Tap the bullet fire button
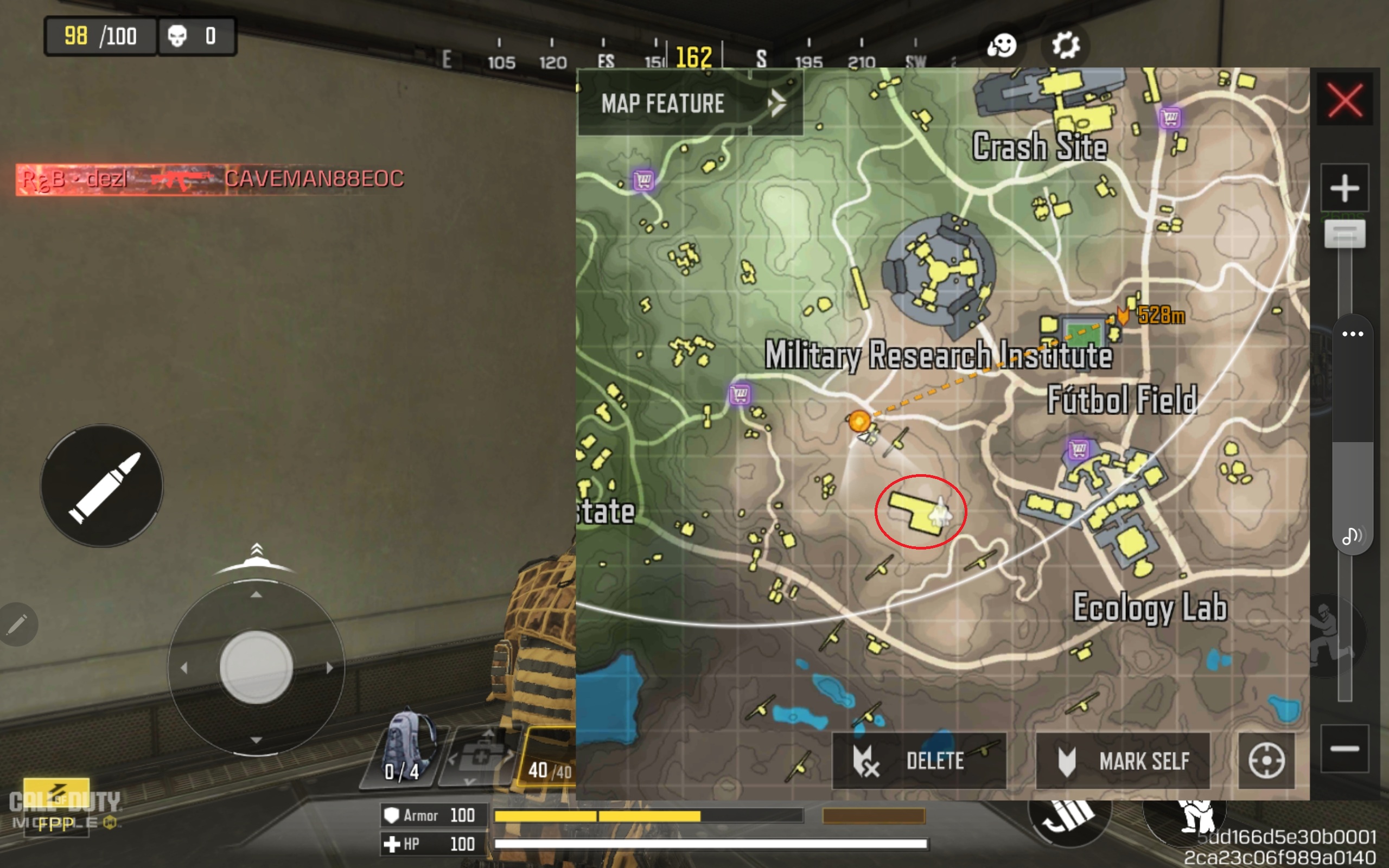The image size is (1389, 868). [102, 486]
